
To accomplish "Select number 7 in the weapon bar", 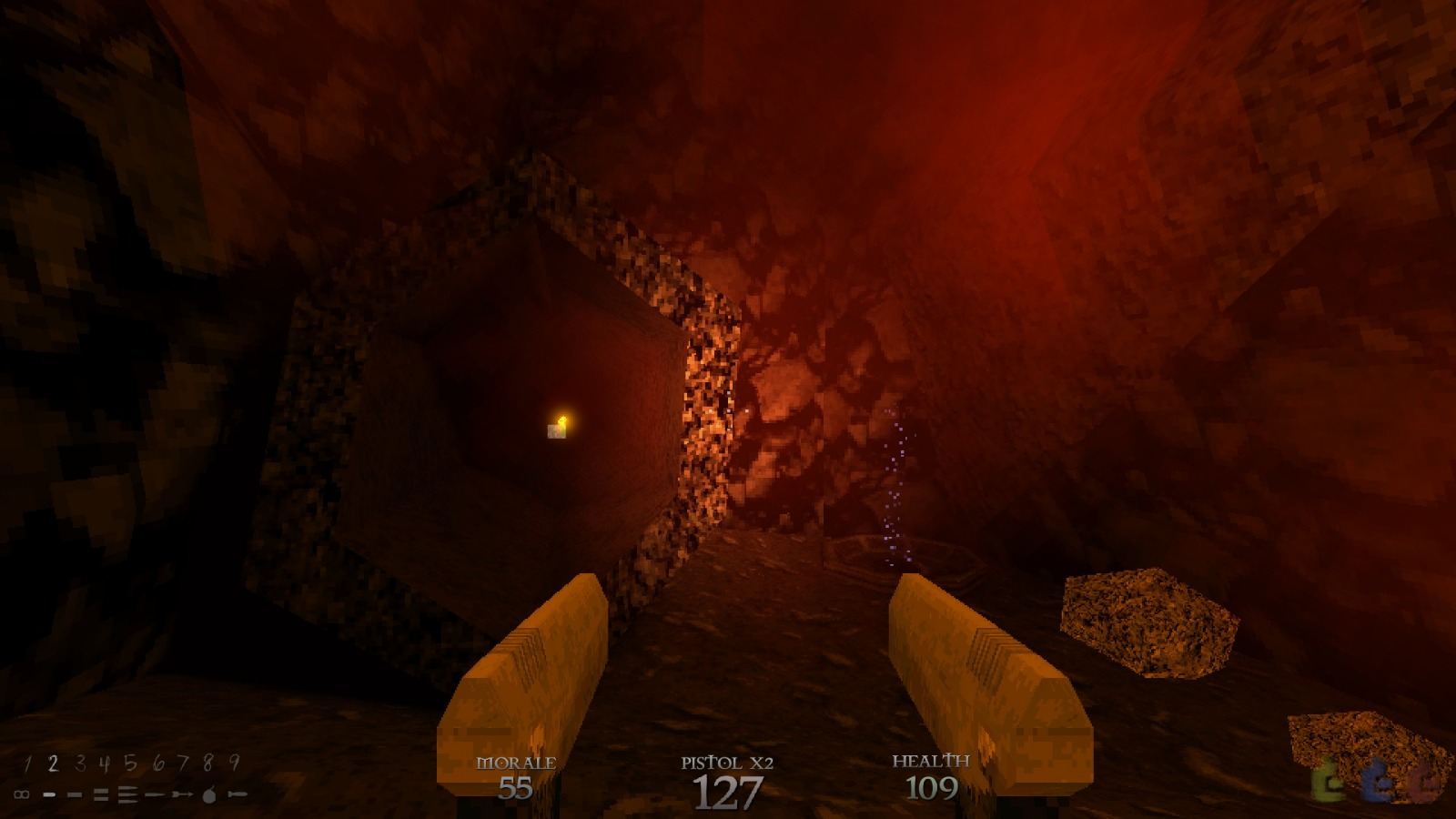I will pyautogui.click(x=185, y=763).
